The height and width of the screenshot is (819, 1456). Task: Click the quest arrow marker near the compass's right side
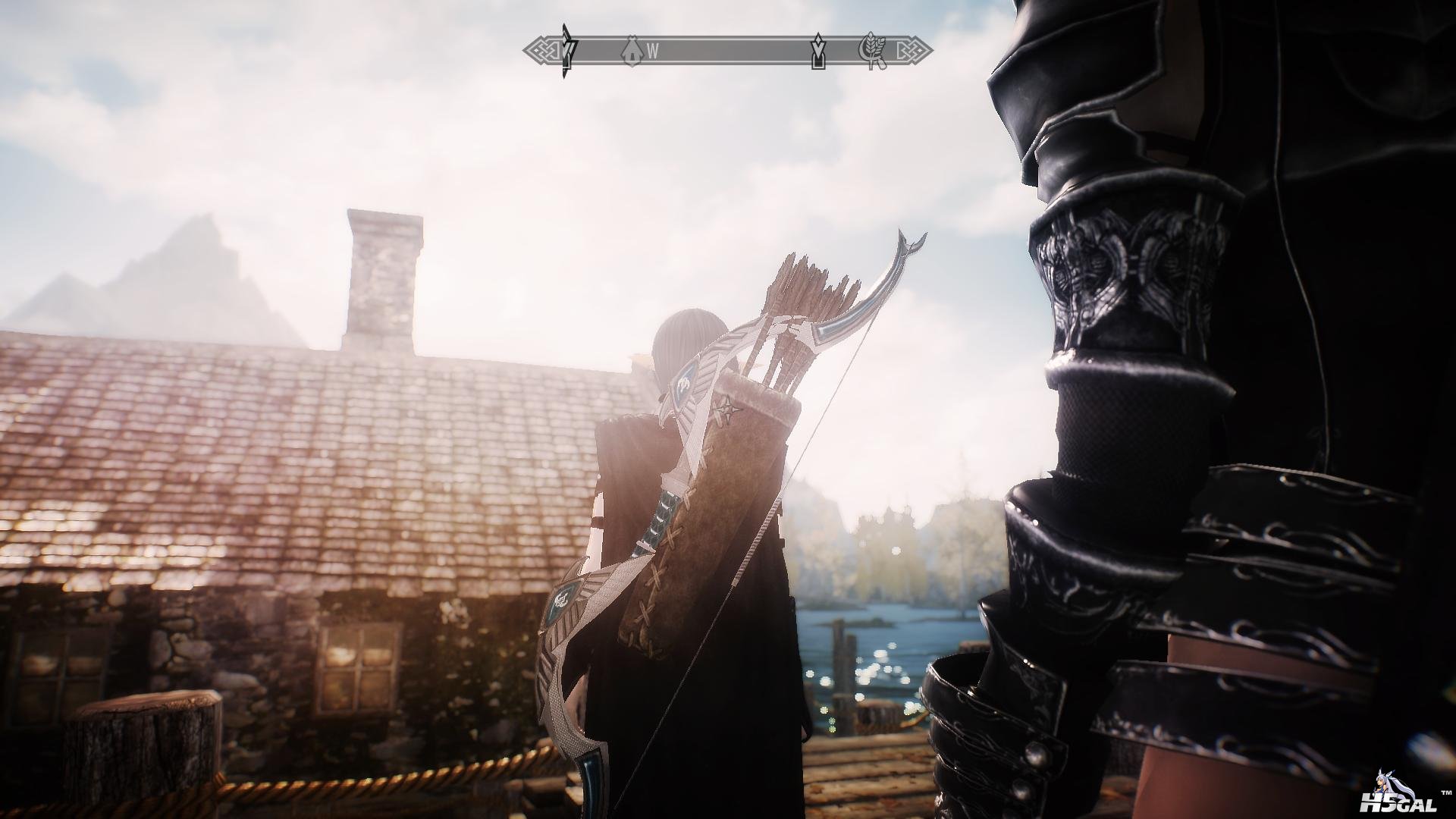coord(818,51)
